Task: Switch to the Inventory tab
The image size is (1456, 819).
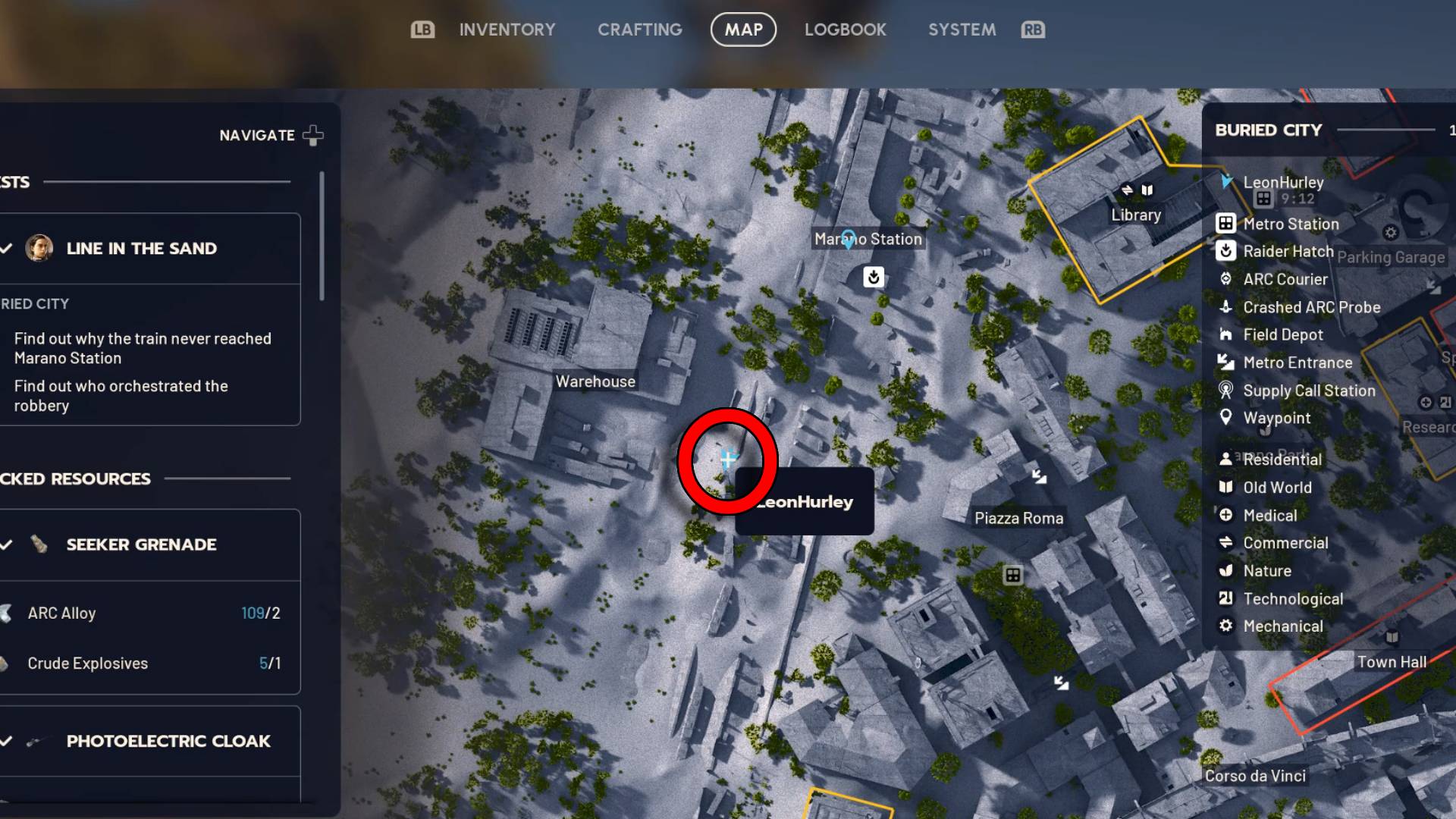Action: click(x=507, y=30)
